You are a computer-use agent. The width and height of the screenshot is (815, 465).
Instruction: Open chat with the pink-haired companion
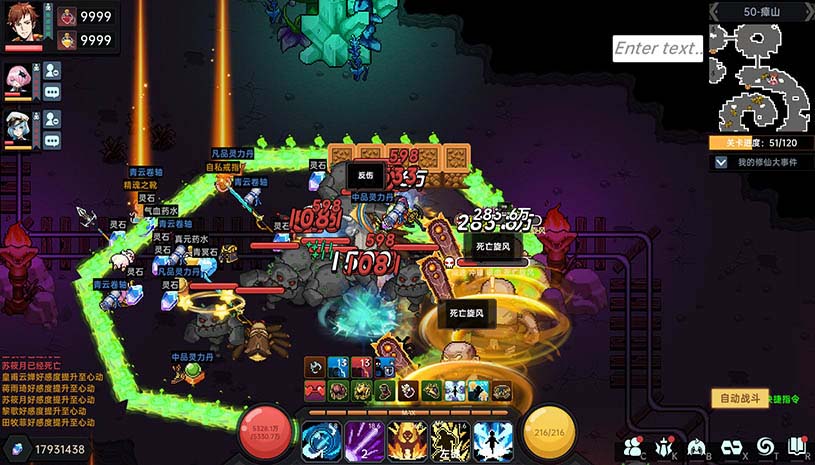point(52,92)
